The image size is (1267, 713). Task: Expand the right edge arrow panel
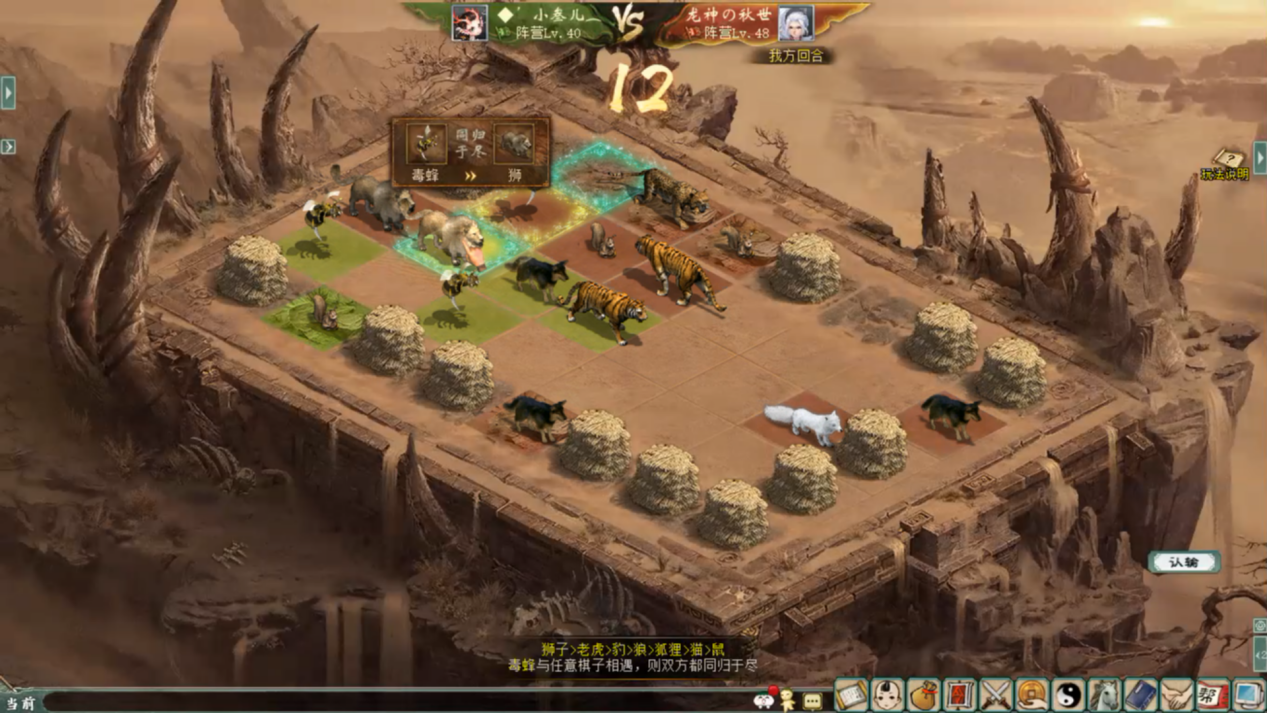coord(1259,157)
